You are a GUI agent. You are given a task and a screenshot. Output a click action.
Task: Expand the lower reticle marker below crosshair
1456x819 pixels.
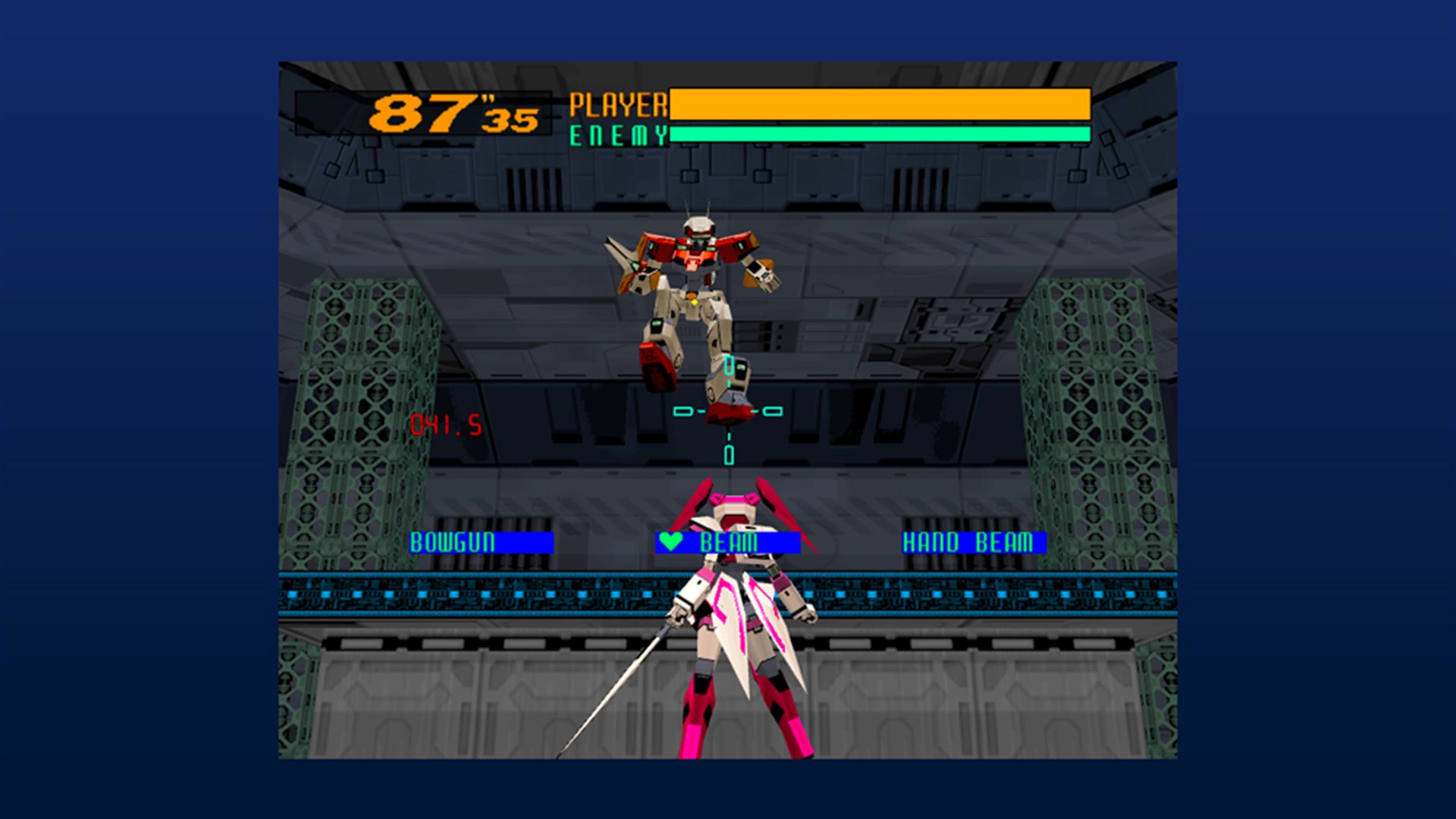click(729, 455)
